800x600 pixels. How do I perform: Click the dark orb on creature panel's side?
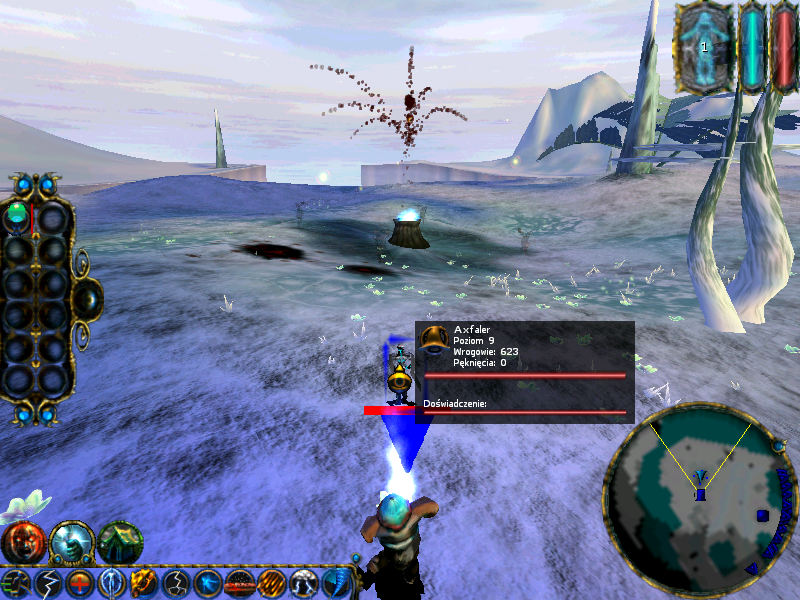click(88, 297)
